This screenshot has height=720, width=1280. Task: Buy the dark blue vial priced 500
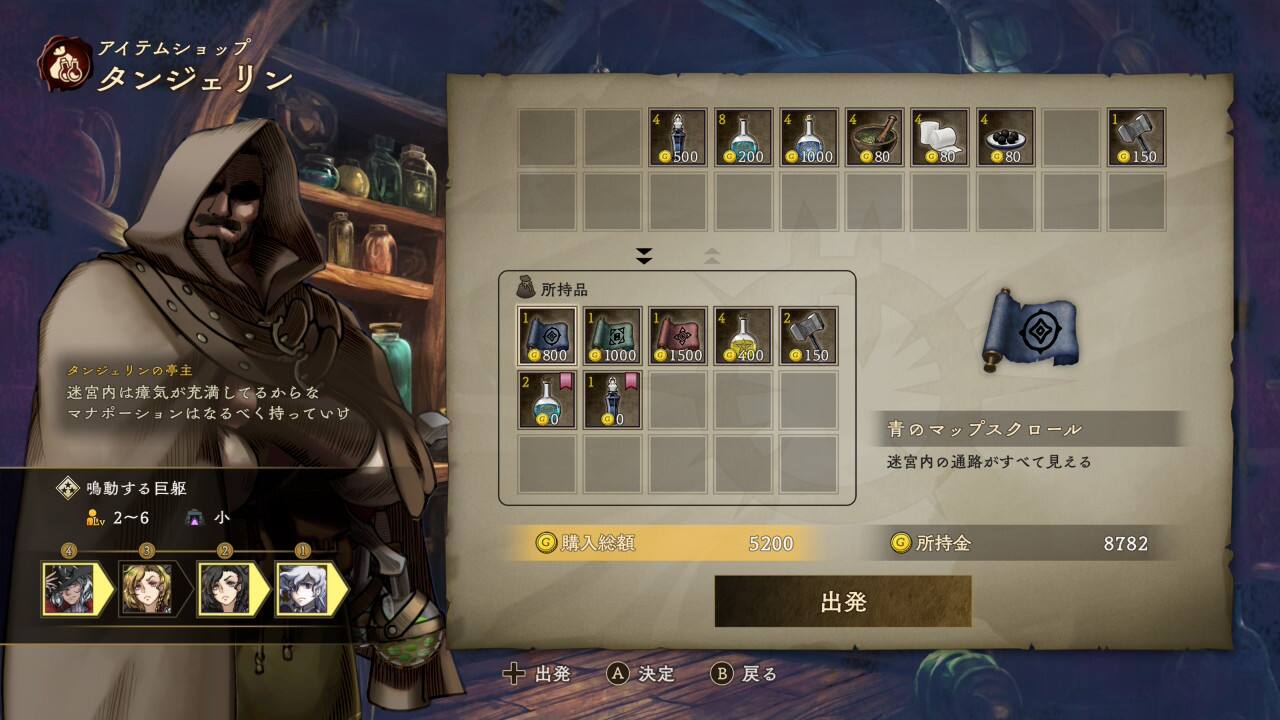pyautogui.click(x=678, y=137)
